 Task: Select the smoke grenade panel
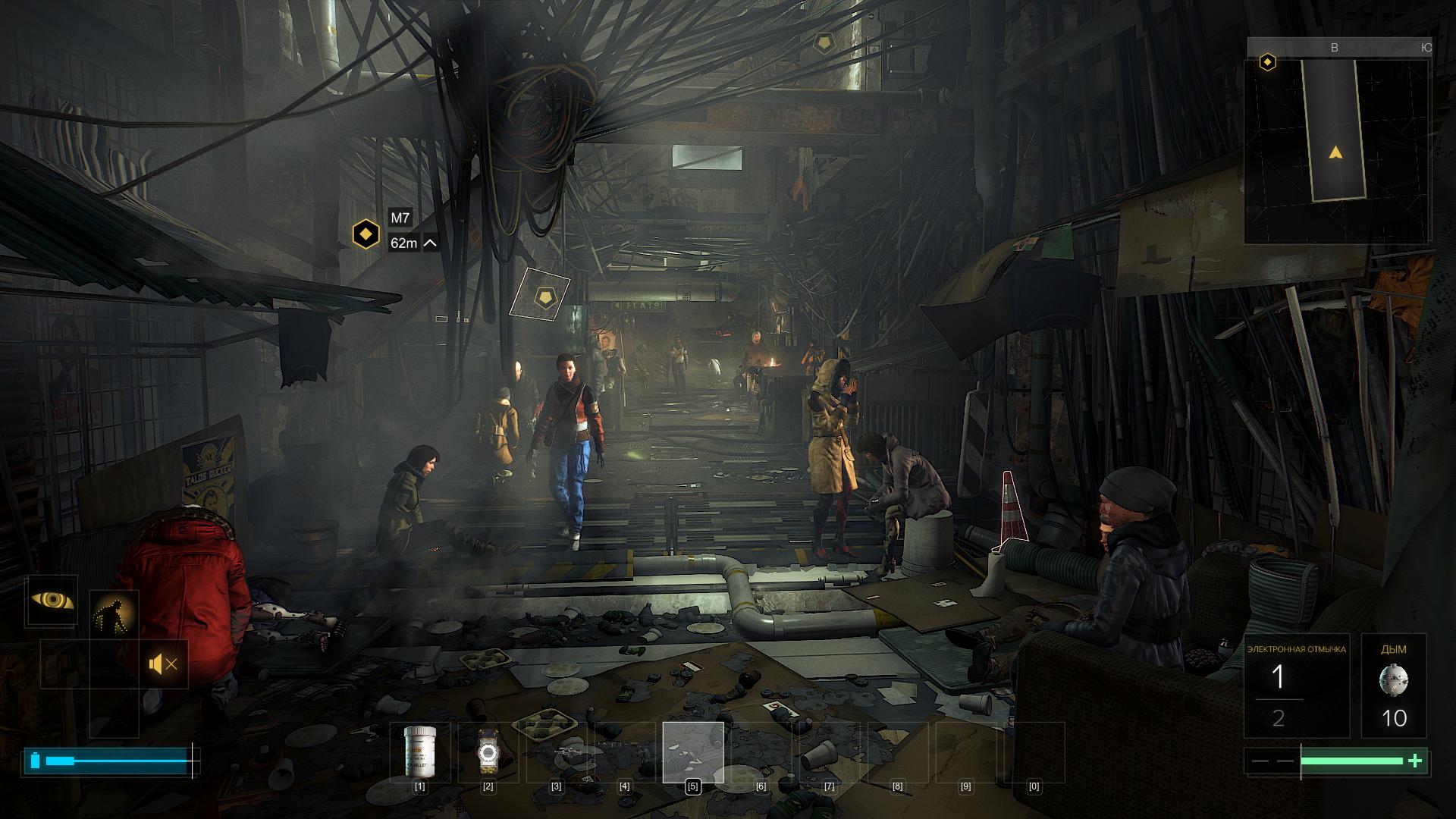click(1394, 686)
